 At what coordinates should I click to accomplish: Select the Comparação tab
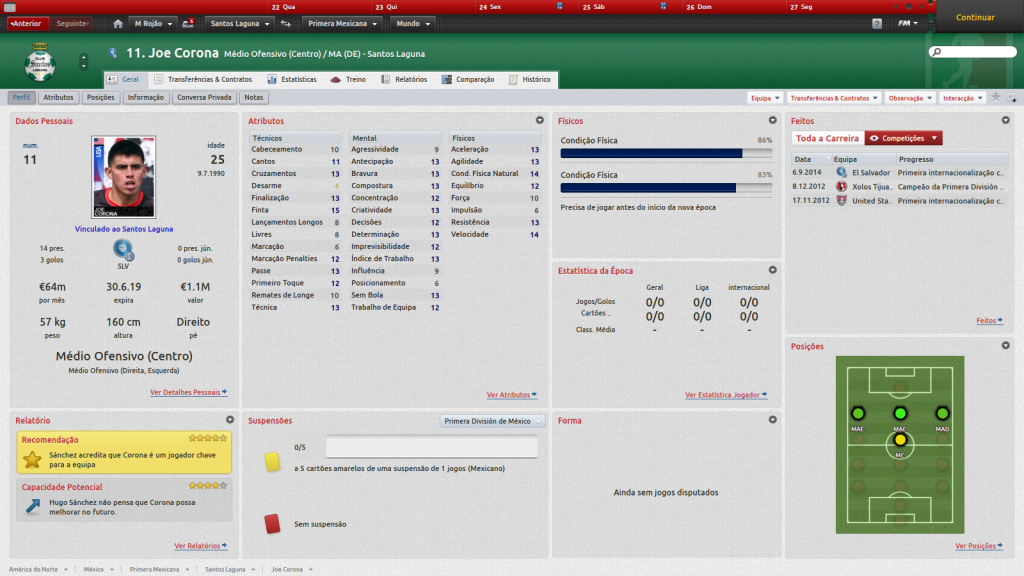point(469,79)
